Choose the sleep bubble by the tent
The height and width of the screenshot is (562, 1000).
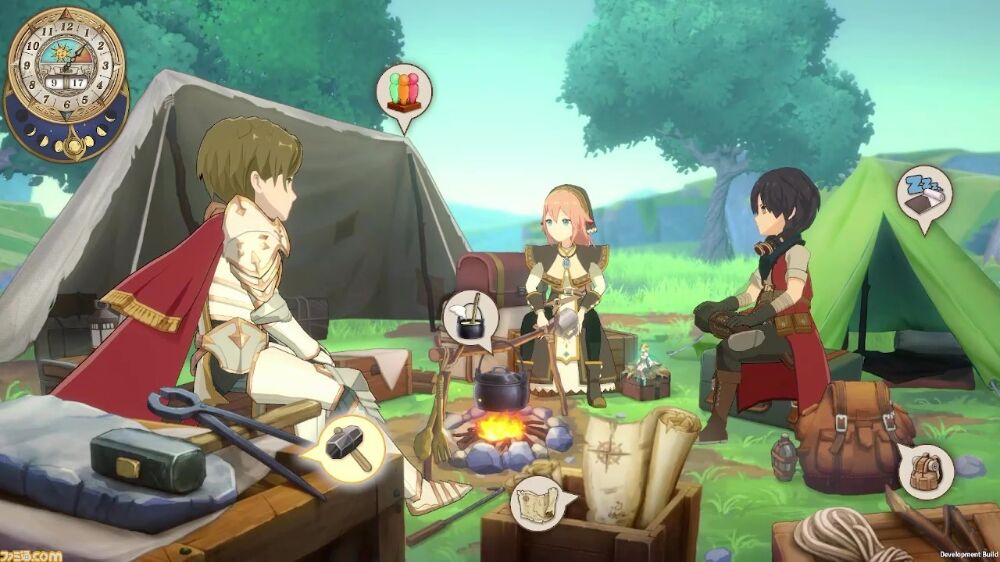922,194
